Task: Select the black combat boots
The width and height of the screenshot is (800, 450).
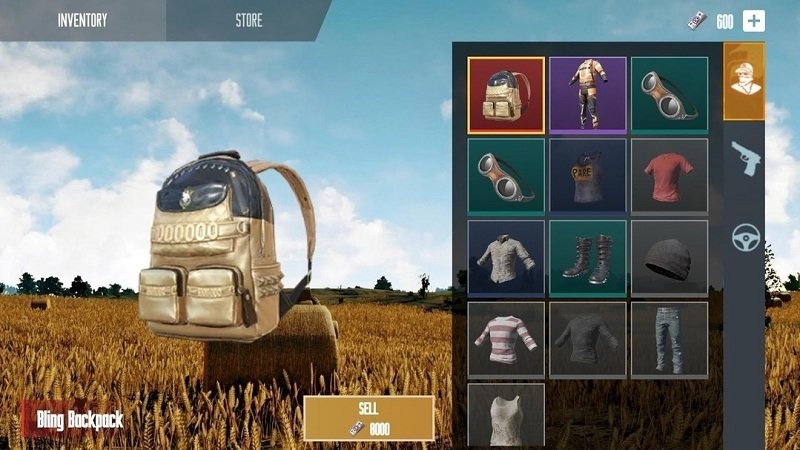Action: [587, 257]
